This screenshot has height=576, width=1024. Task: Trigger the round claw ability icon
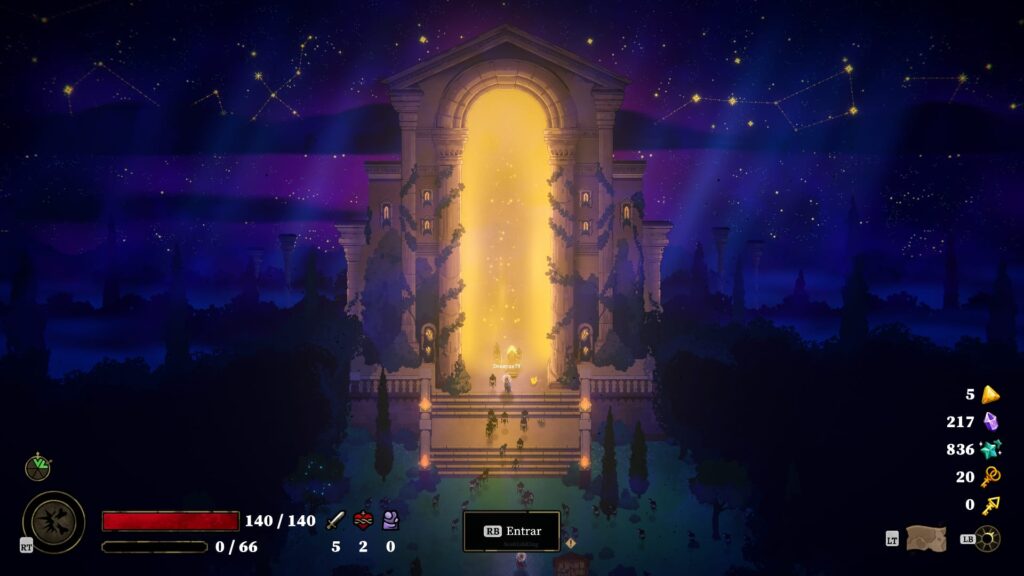[x=53, y=521]
